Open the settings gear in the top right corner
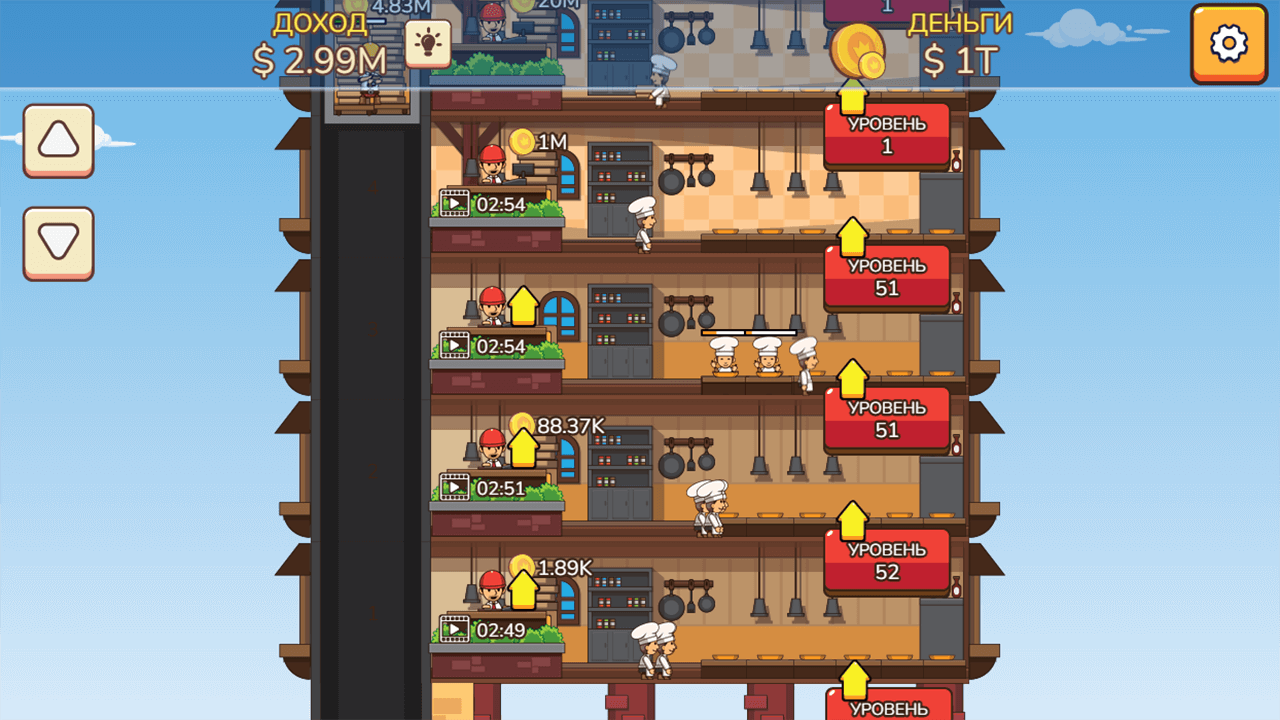The height and width of the screenshot is (720, 1280). click(x=1229, y=44)
